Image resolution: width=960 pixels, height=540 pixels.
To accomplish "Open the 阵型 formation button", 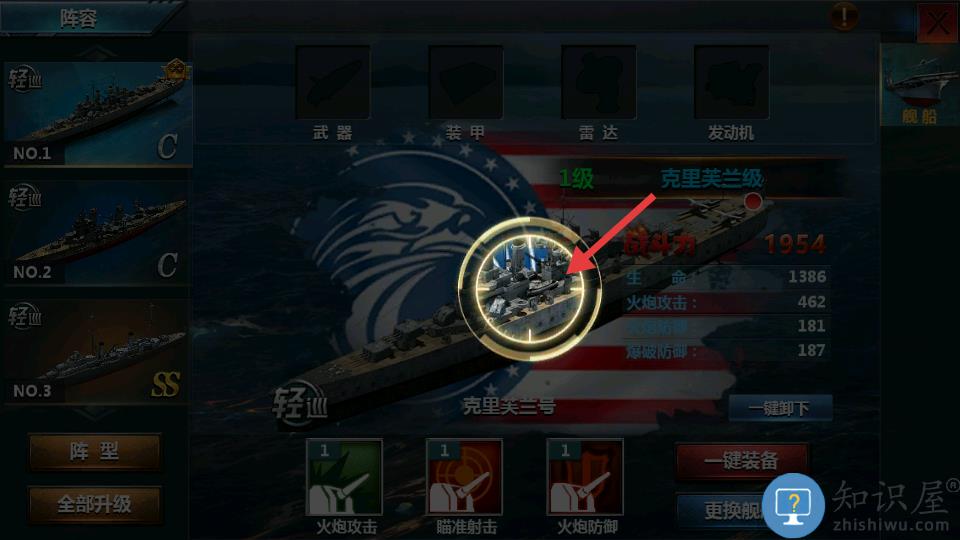I will (94, 452).
